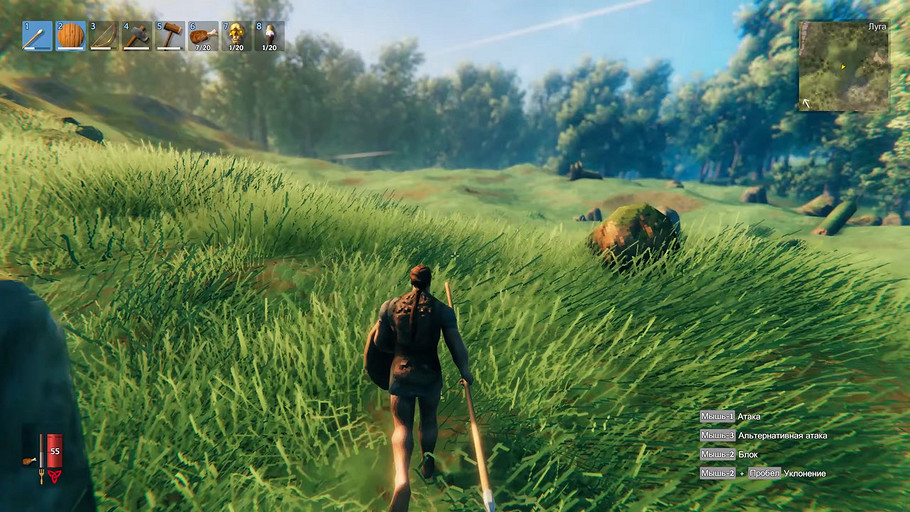Select the axe in the hotbar
The height and width of the screenshot is (512, 910).
coord(137,36)
